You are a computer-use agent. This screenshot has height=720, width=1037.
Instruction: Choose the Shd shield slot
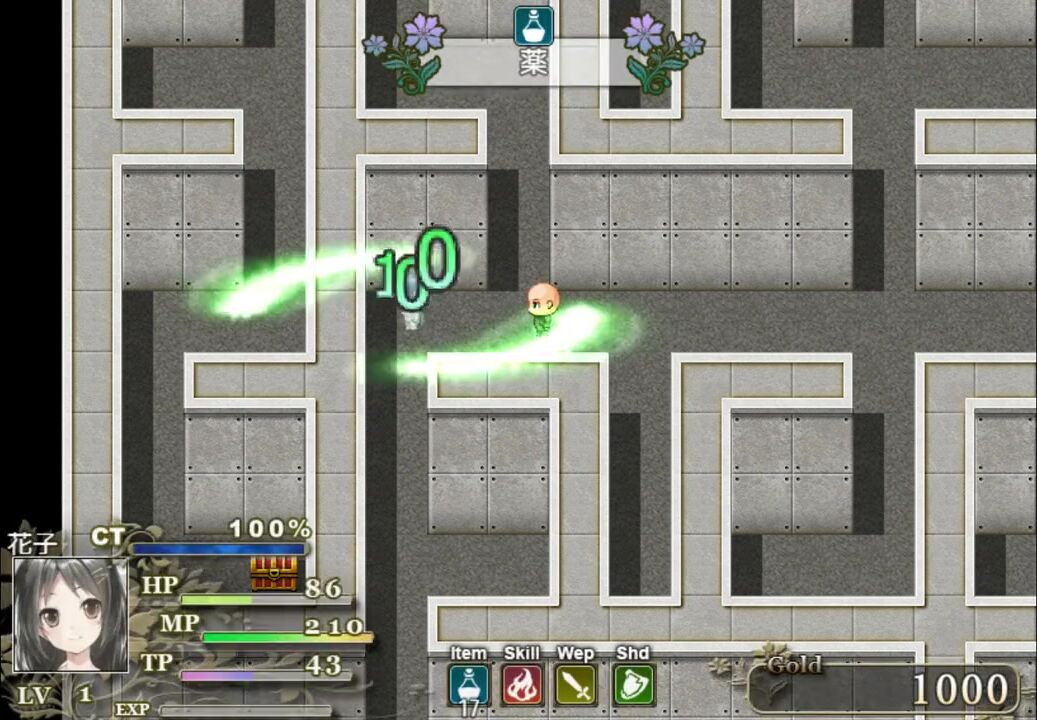[633, 685]
